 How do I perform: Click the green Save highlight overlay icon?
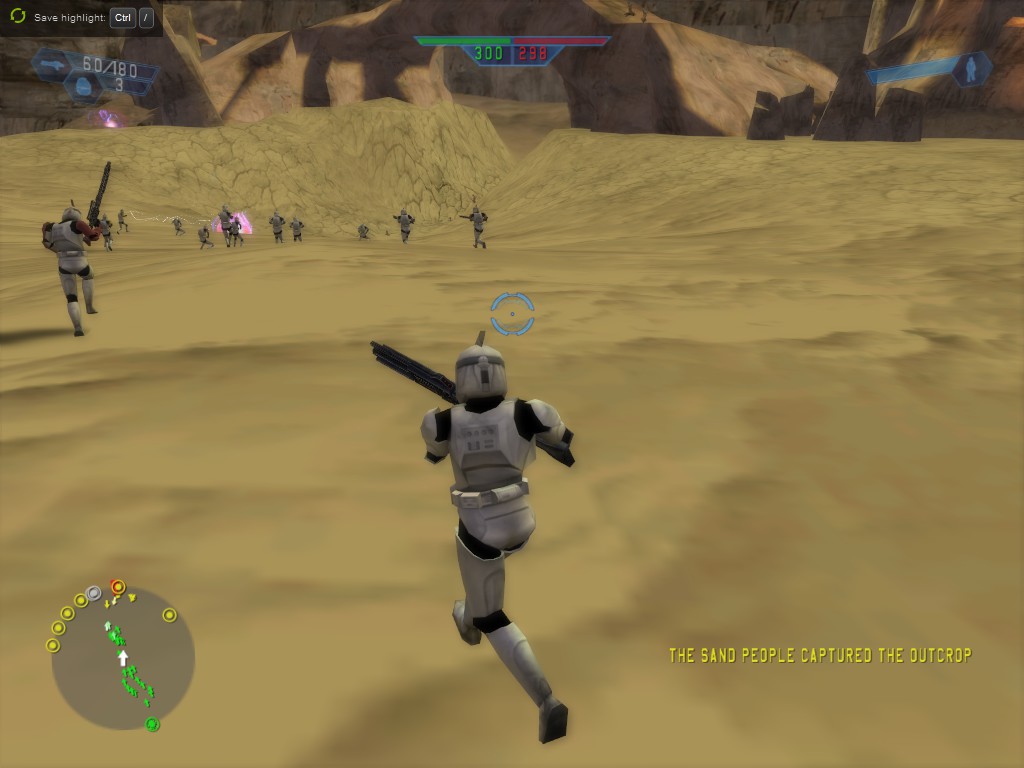click(17, 17)
